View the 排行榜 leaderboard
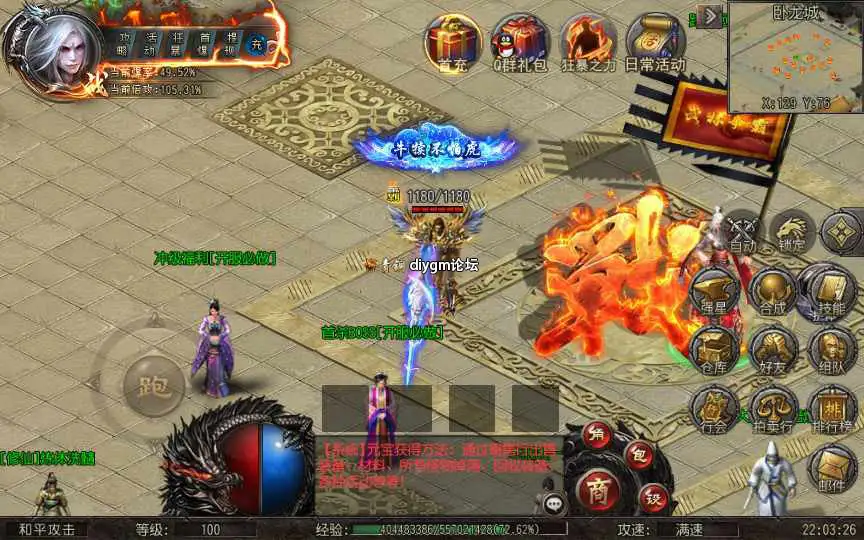Image resolution: width=864 pixels, height=540 pixels. tap(829, 410)
